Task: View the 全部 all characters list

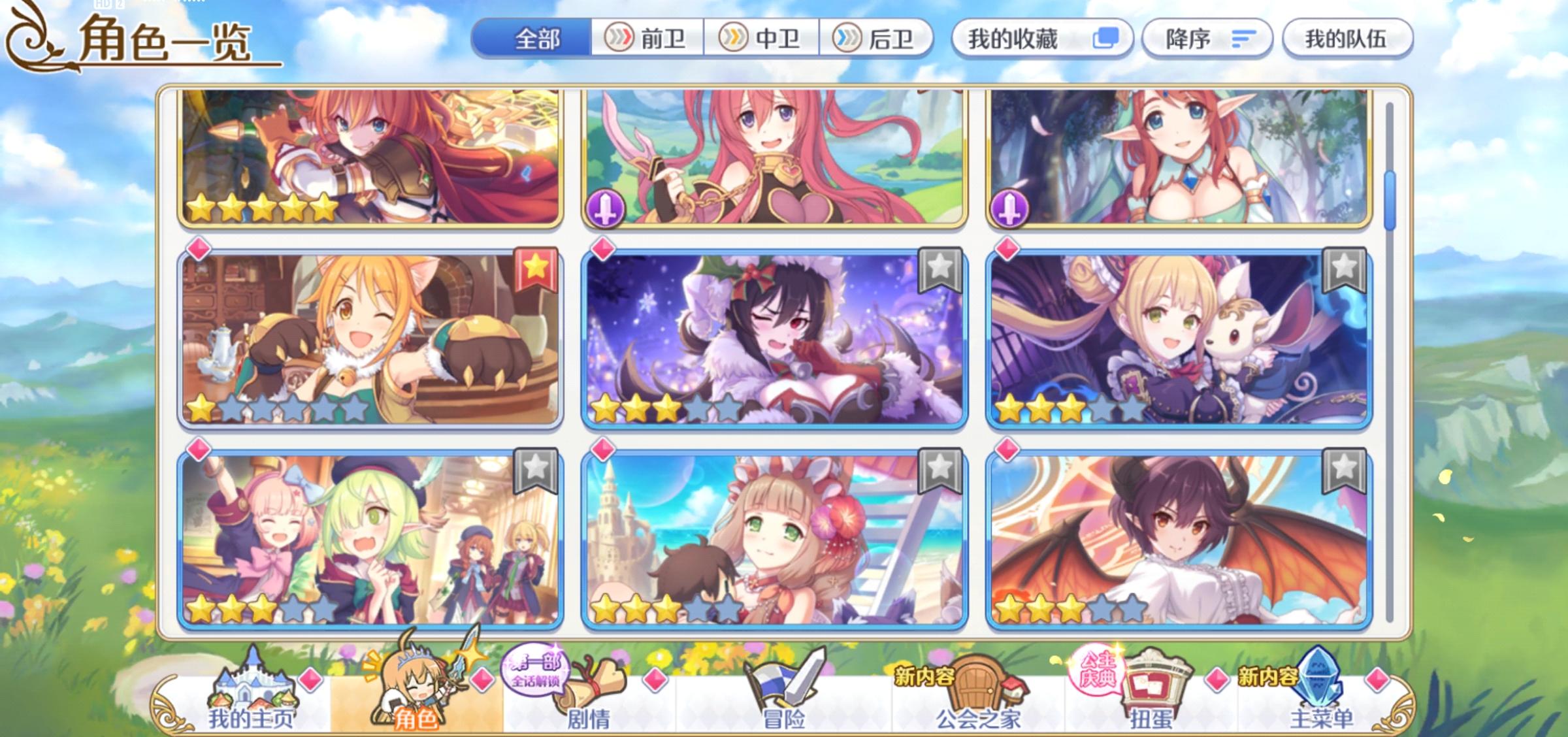Action: 537,39
